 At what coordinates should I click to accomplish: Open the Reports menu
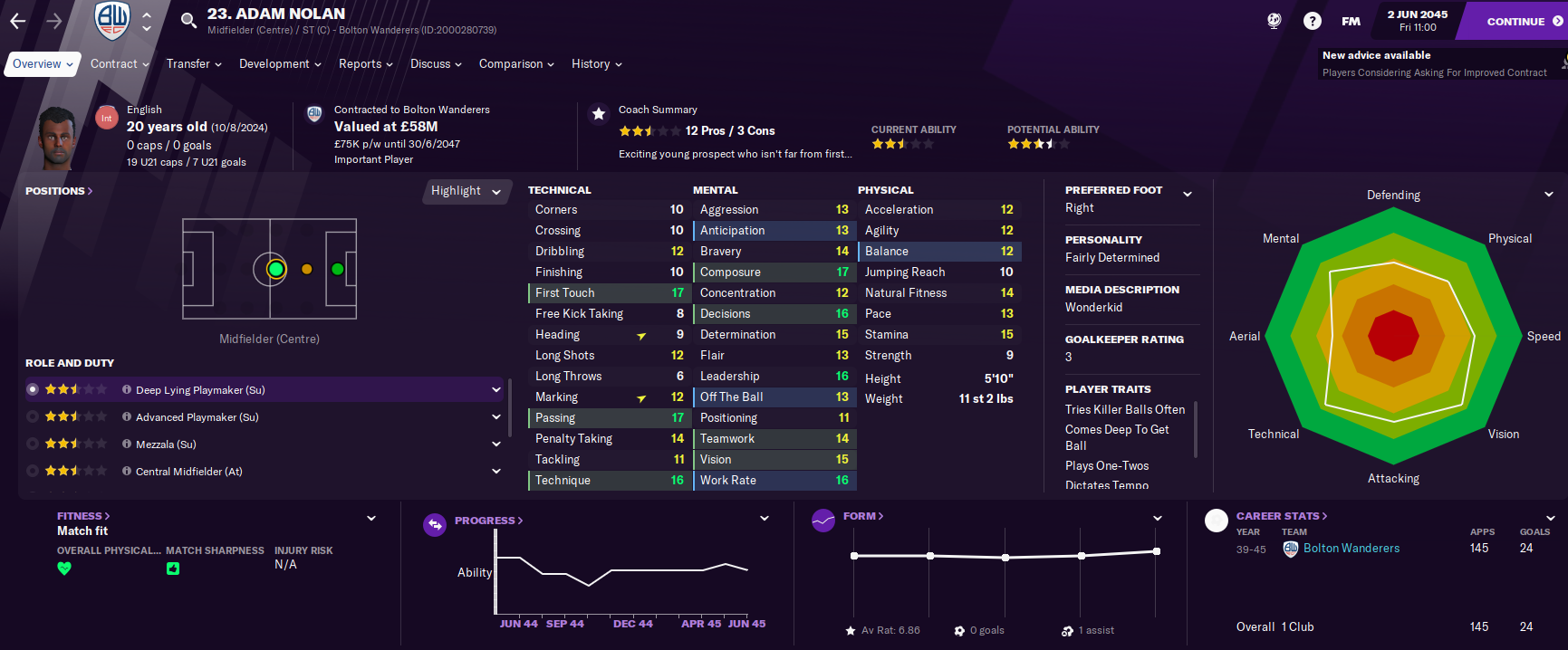(365, 64)
